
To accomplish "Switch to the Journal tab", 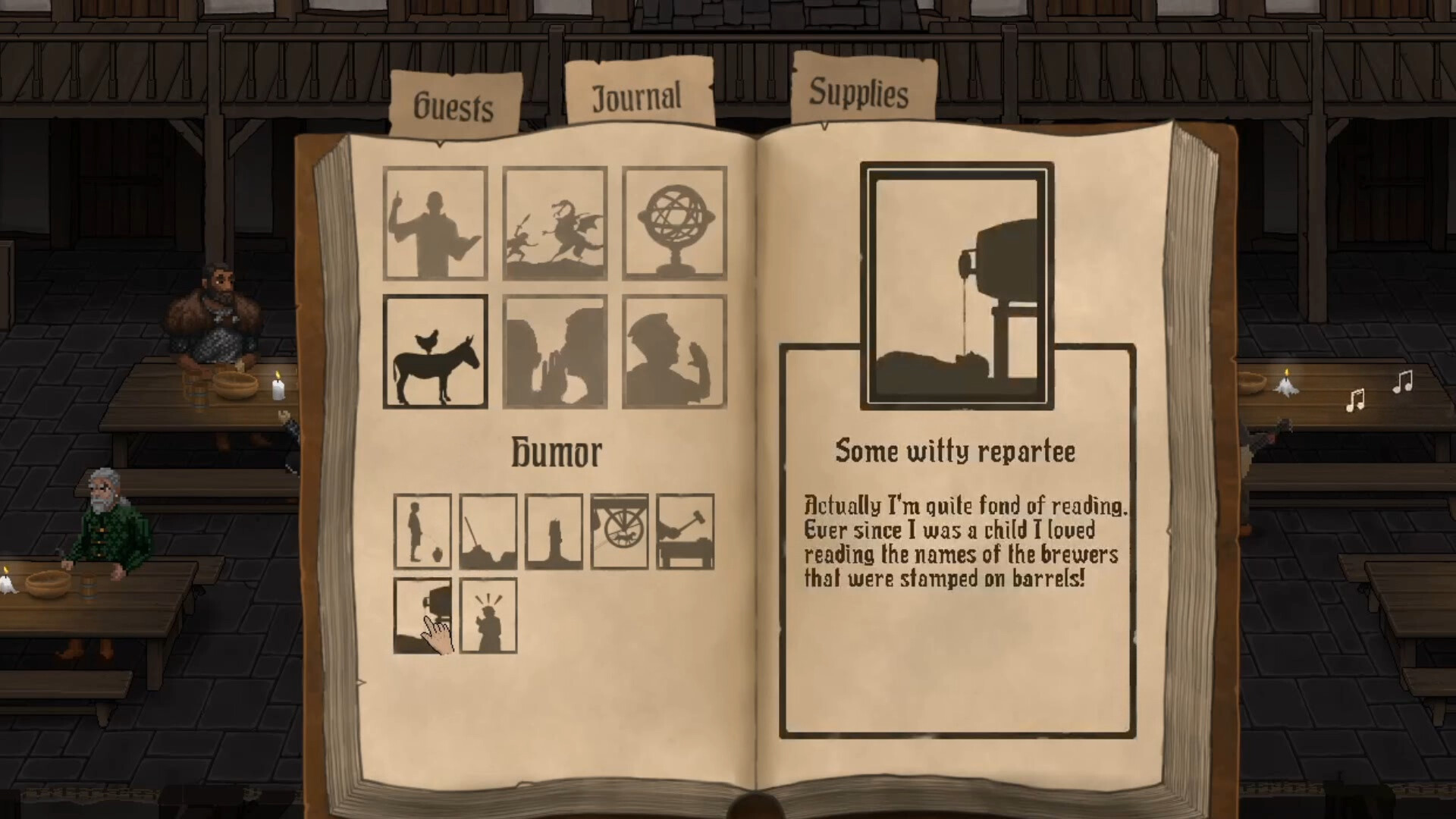I will coord(637,93).
